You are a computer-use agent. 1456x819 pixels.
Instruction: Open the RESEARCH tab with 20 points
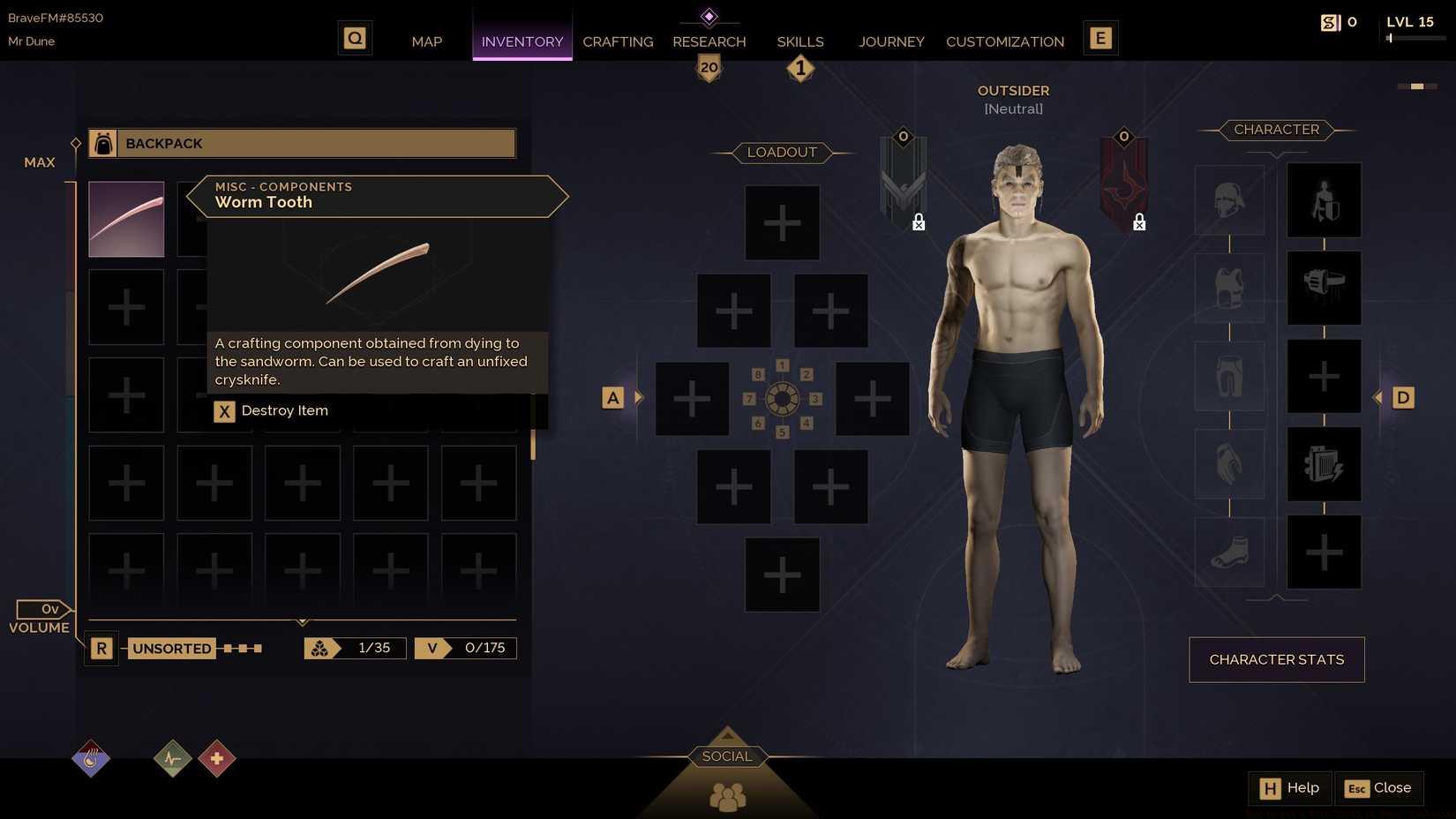tap(709, 41)
